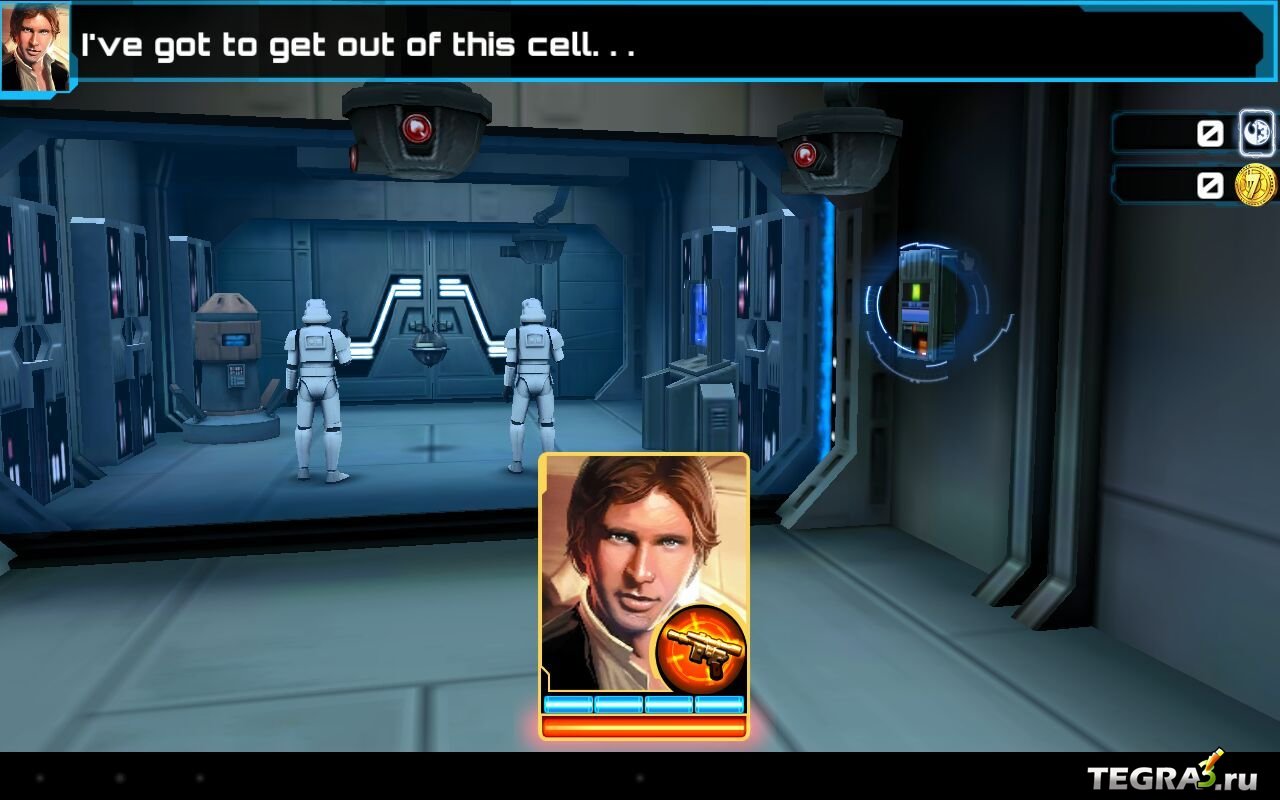
Task: Click Han Solo's dialogue portrait
Action: coord(36,46)
